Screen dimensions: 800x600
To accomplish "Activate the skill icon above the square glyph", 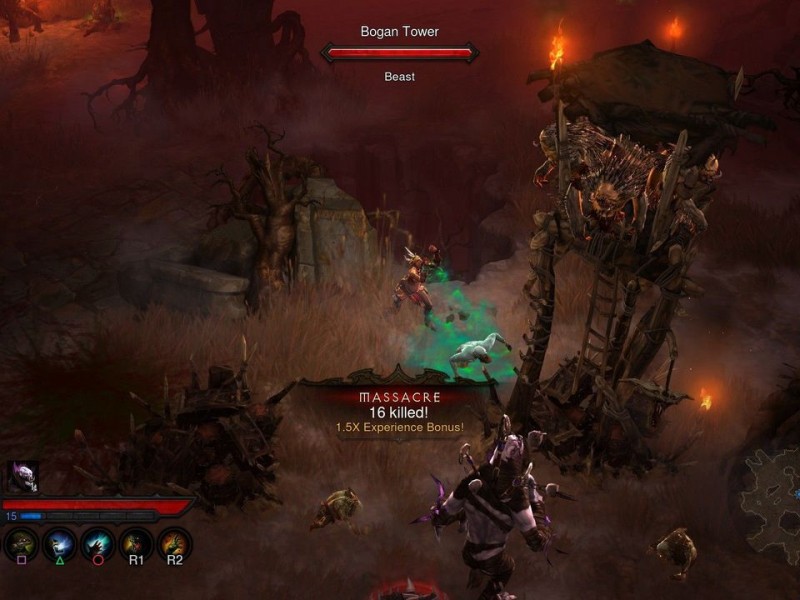I will (22, 542).
